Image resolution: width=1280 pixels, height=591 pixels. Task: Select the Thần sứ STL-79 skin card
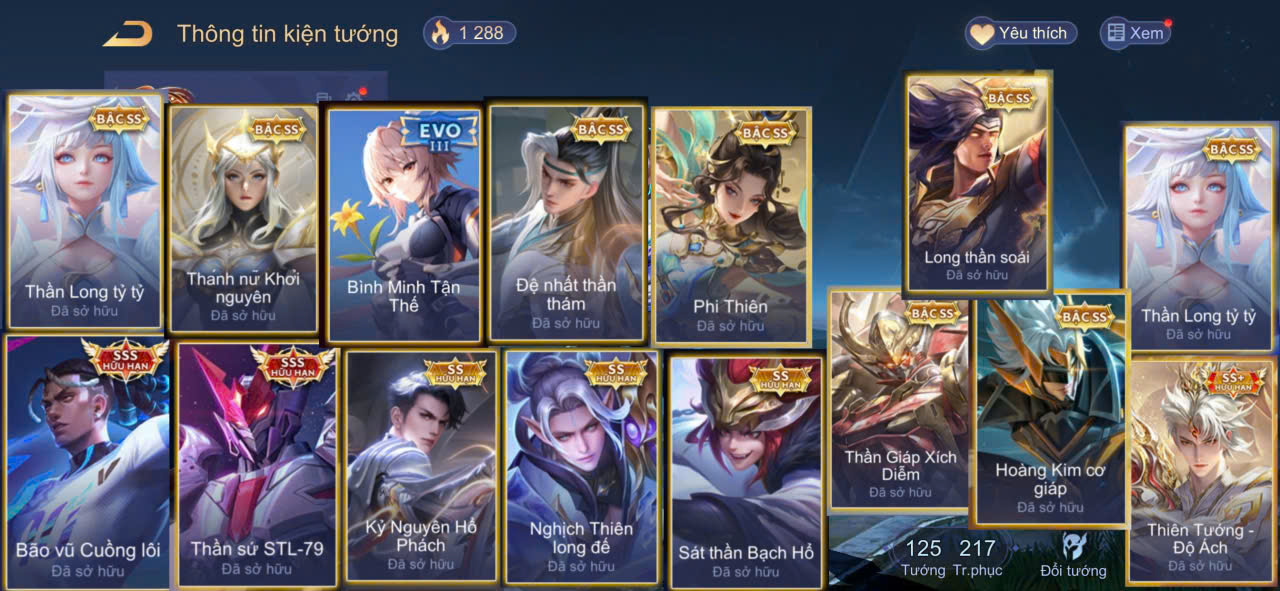point(257,465)
